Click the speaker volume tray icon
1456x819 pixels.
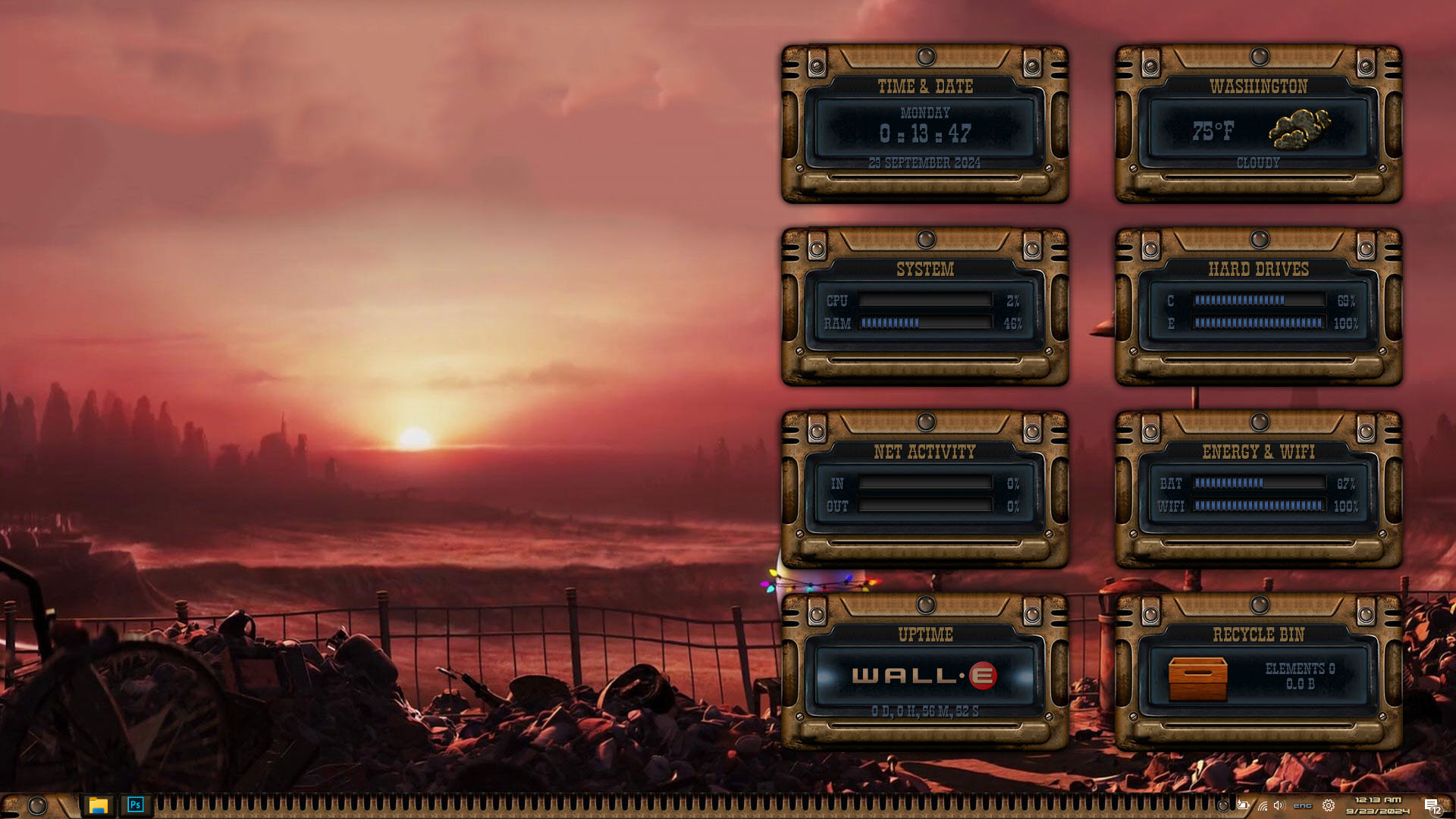pos(1279,805)
